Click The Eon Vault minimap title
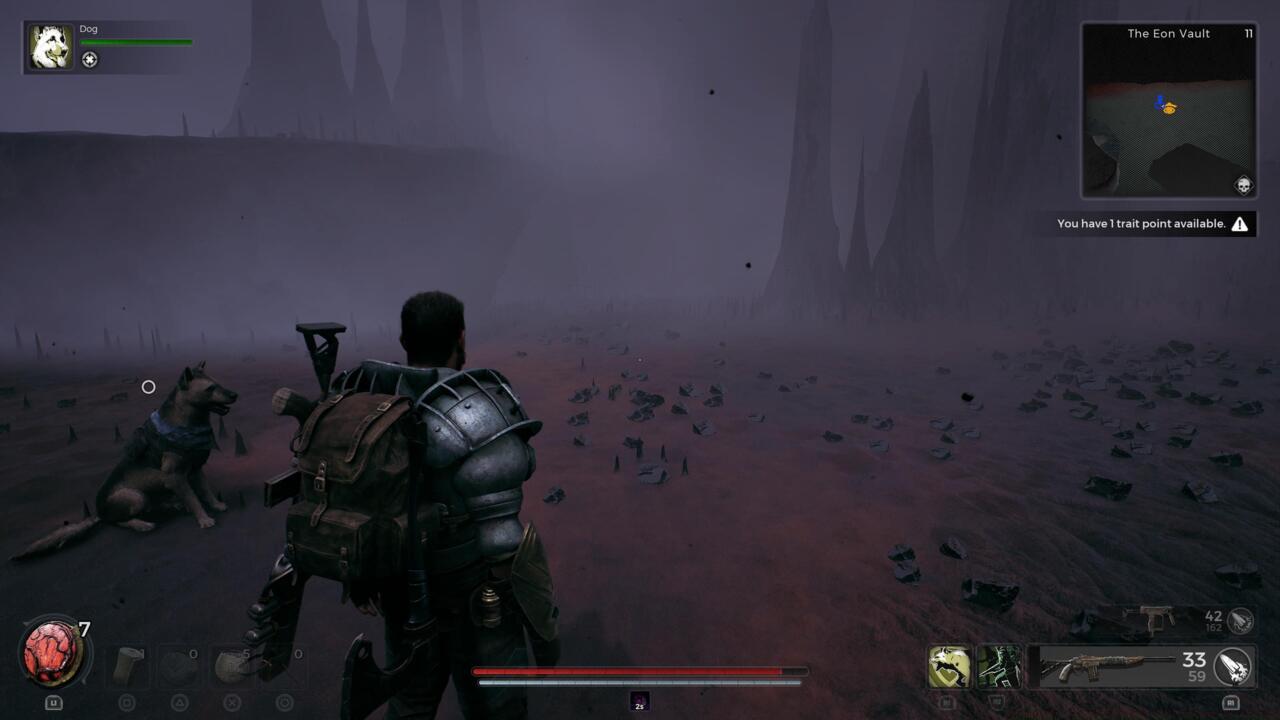This screenshot has width=1280, height=720. [1168, 33]
